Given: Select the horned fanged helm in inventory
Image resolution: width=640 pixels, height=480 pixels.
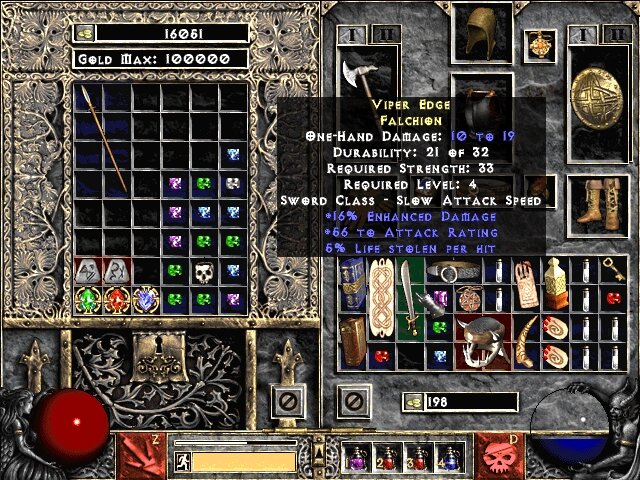Looking at the screenshot, I should click(x=483, y=343).
